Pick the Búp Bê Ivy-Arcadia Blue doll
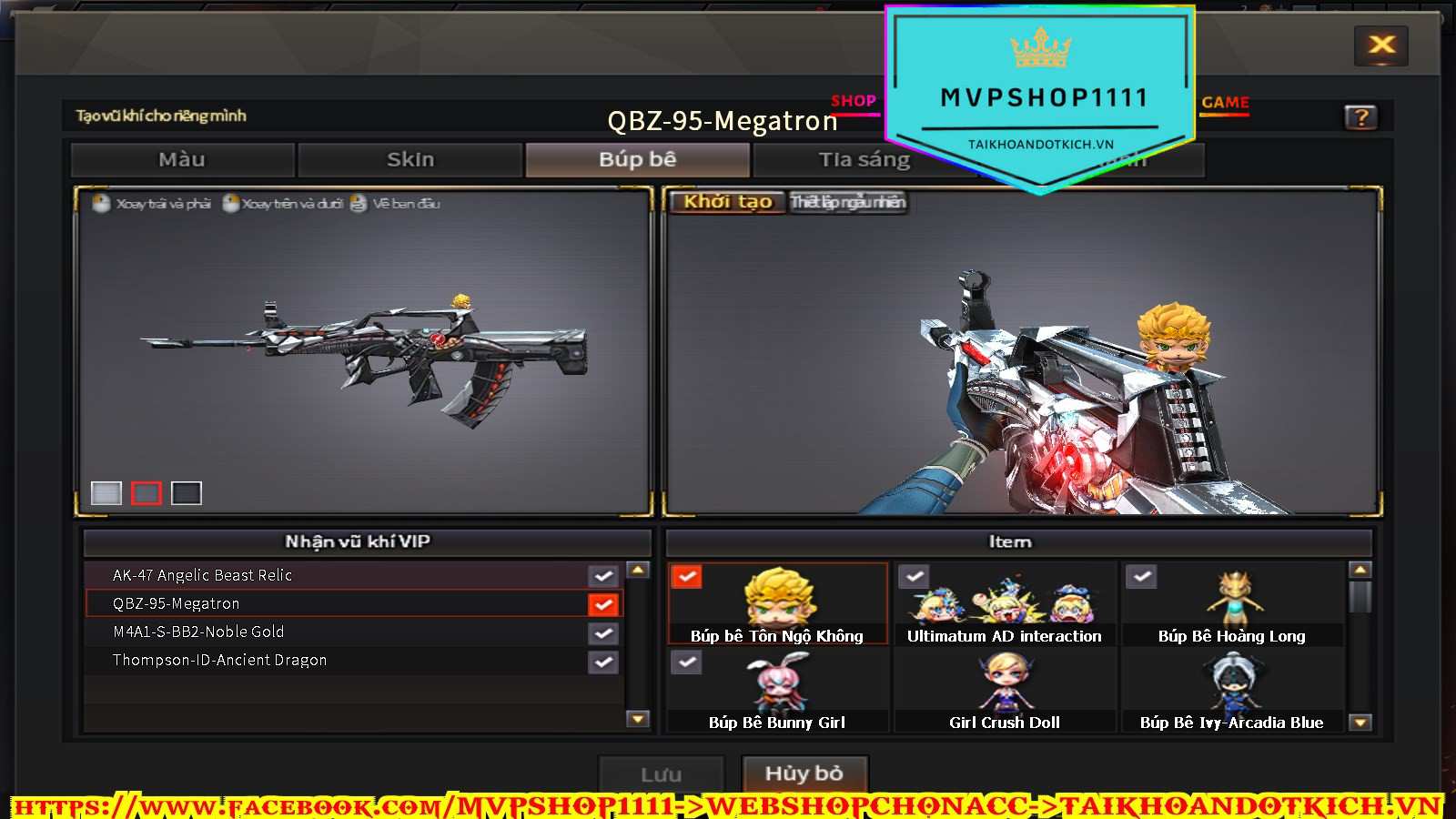1456x819 pixels. pyautogui.click(x=1232, y=690)
